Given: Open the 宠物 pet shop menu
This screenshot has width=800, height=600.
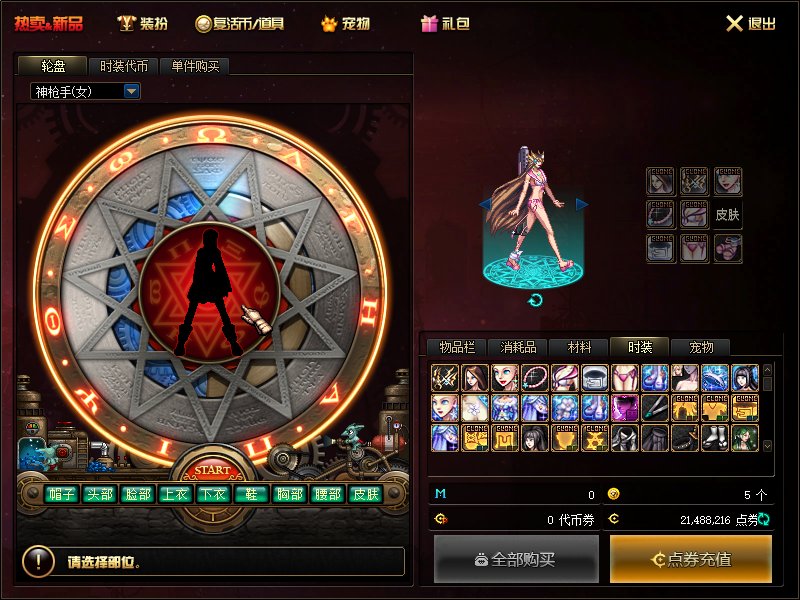Looking at the screenshot, I should pyautogui.click(x=343, y=23).
